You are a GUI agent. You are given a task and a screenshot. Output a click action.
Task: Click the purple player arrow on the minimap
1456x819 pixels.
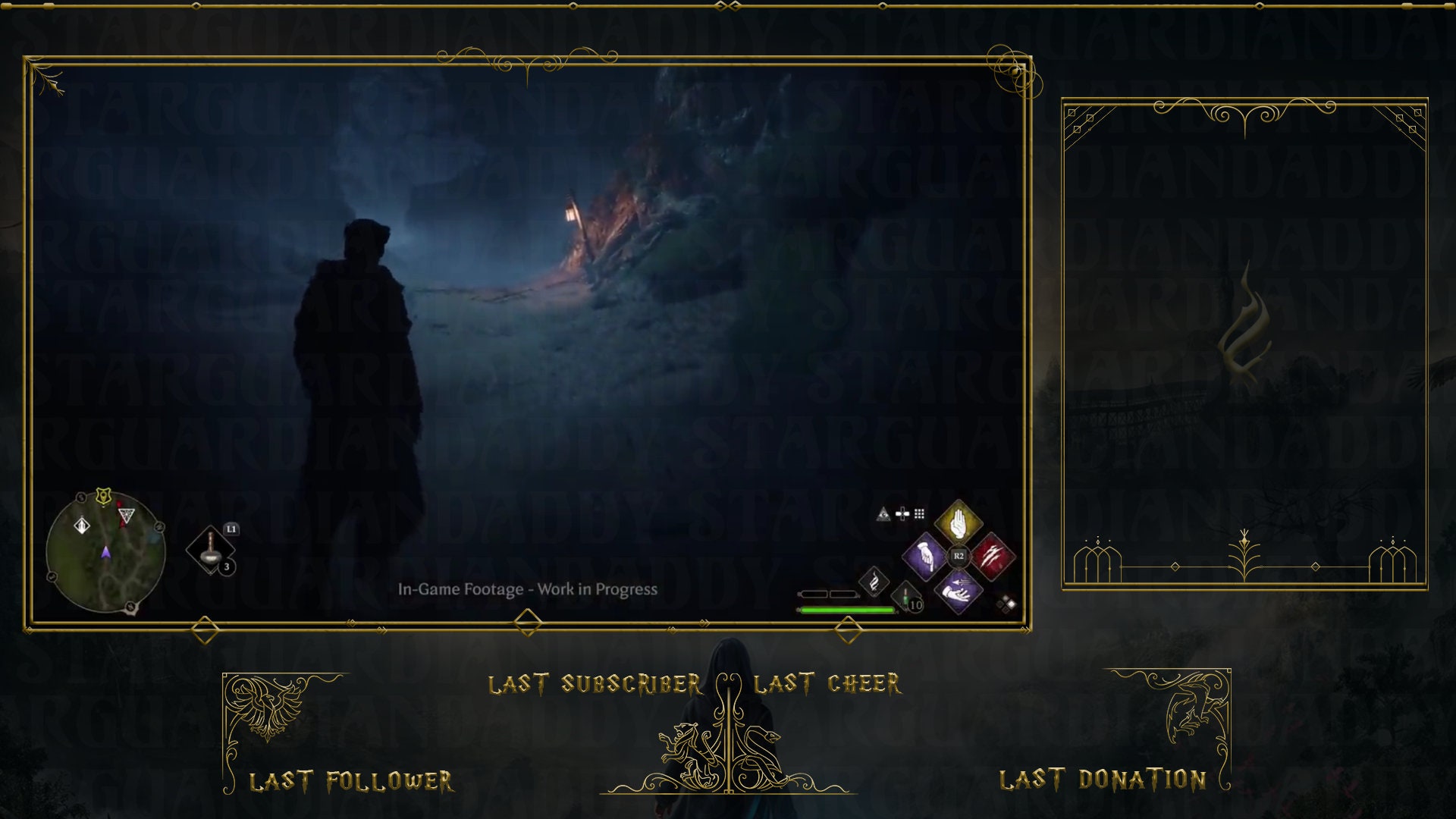point(106,553)
